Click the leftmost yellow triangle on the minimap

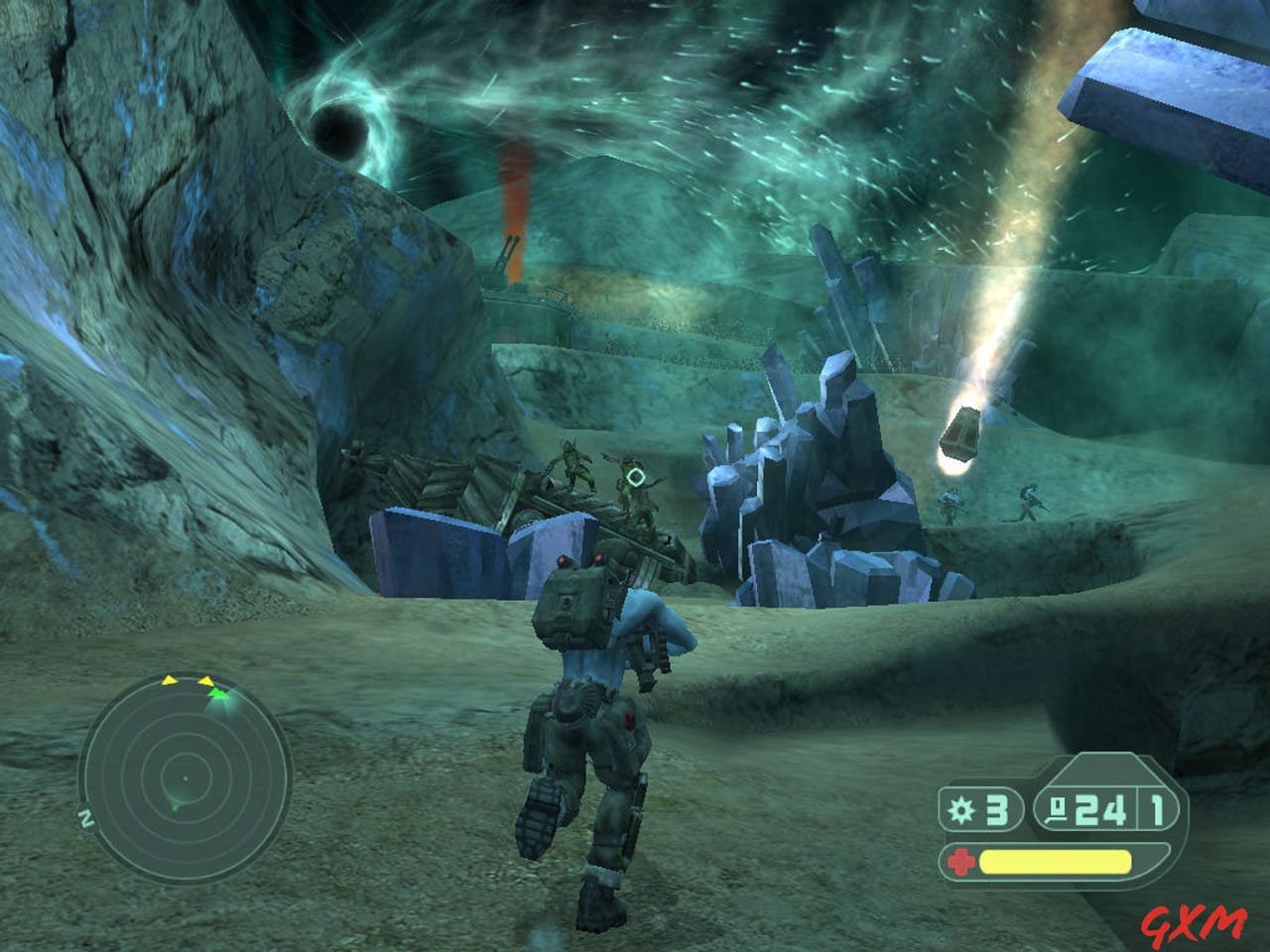click(169, 680)
